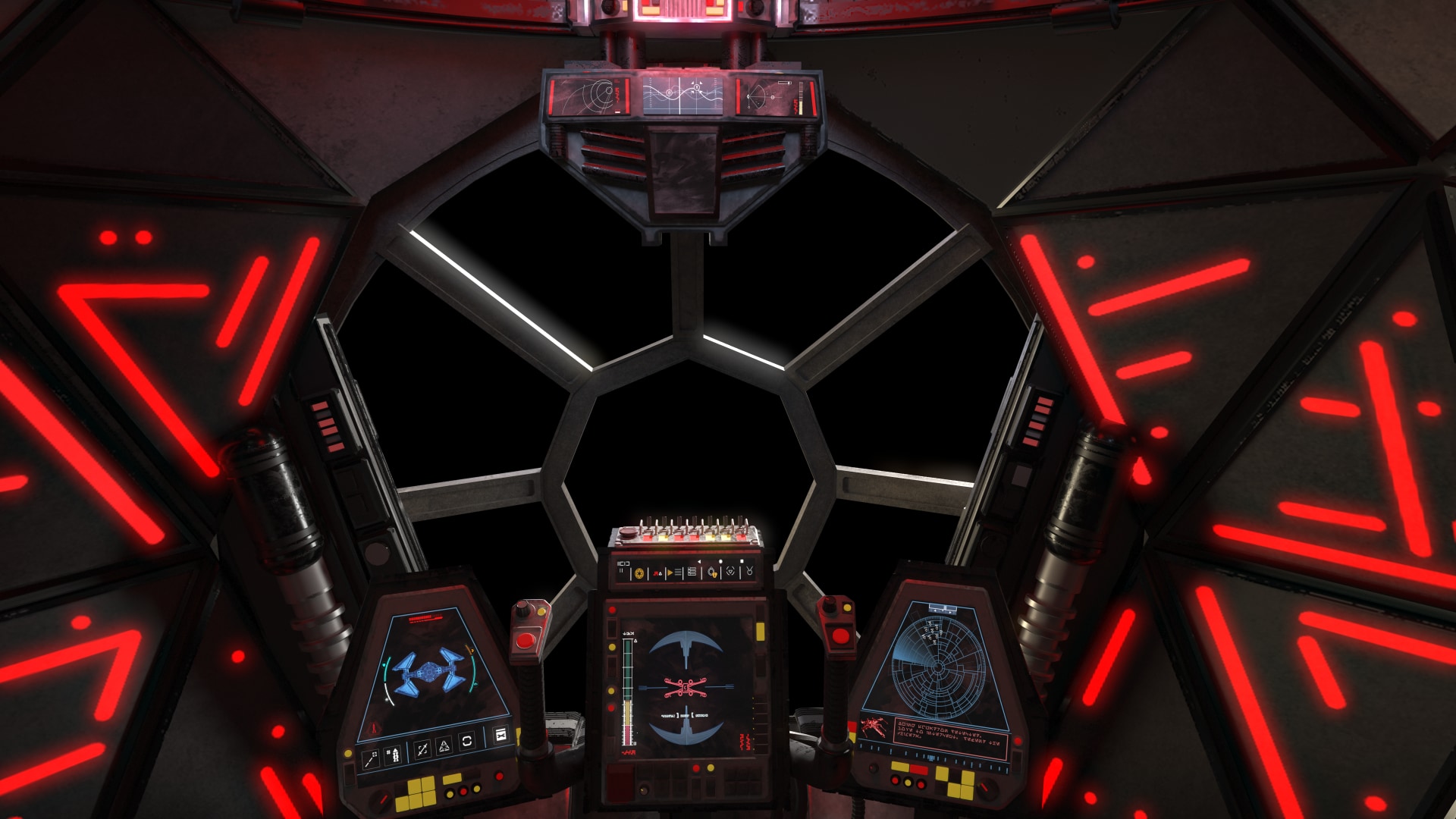
Task: Open the shield lock icon
Action: click(713, 573)
